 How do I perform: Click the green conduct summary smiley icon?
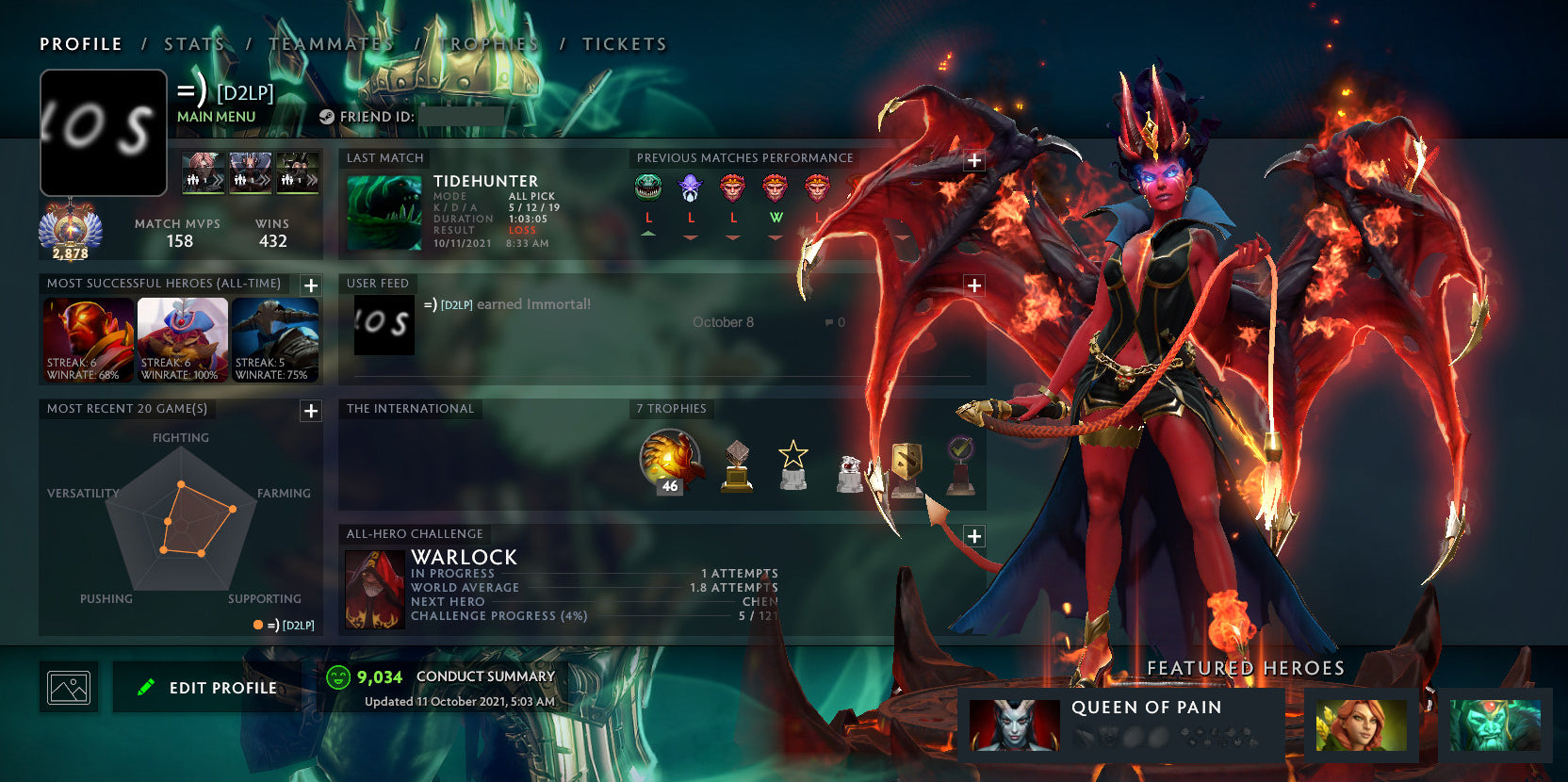pyautogui.click(x=336, y=676)
